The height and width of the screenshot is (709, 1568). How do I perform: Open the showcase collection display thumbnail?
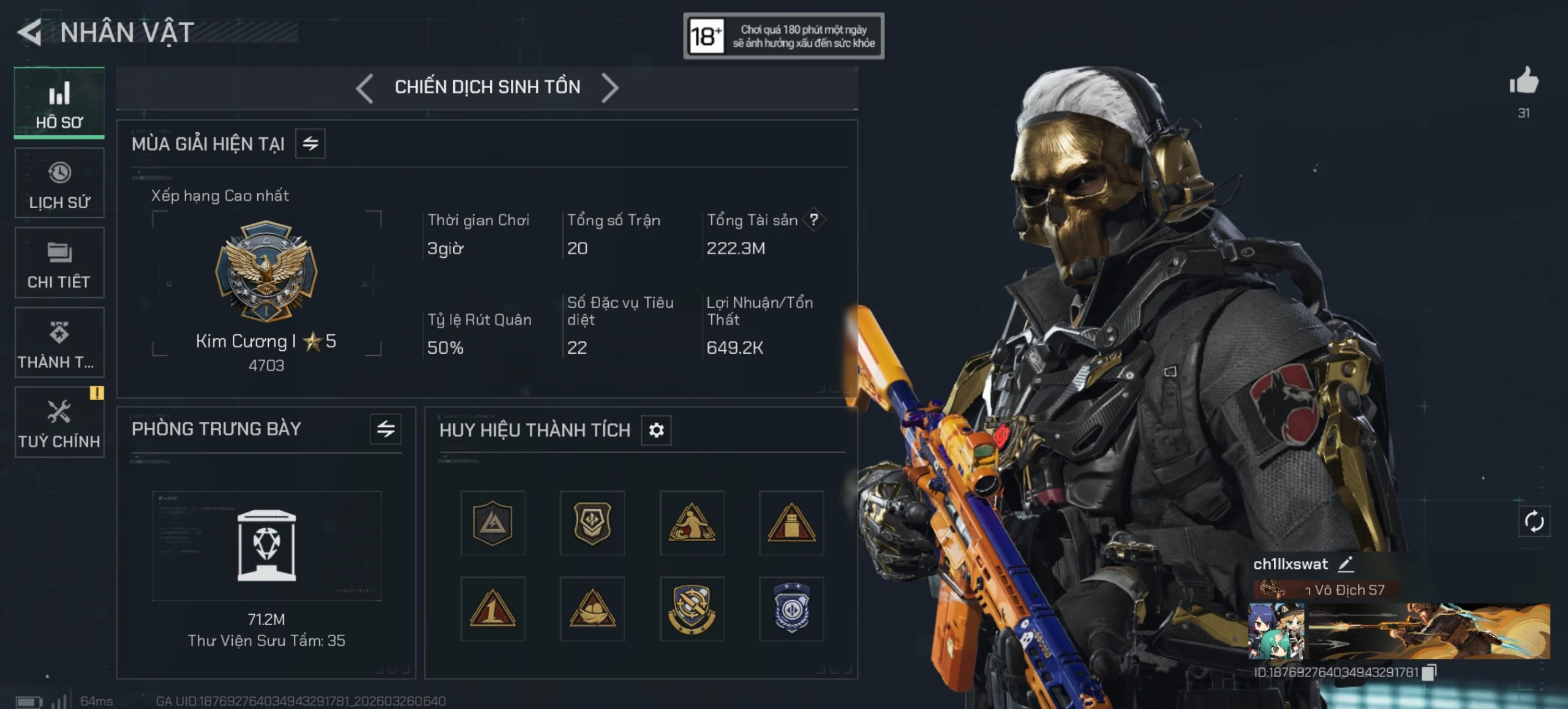(x=266, y=545)
